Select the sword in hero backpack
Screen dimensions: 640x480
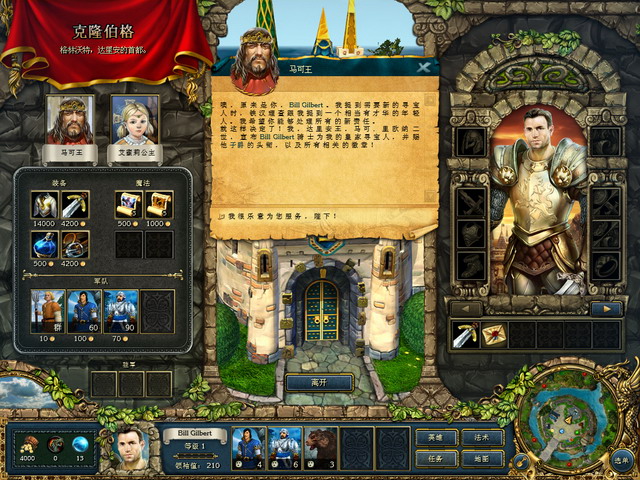[x=465, y=334]
